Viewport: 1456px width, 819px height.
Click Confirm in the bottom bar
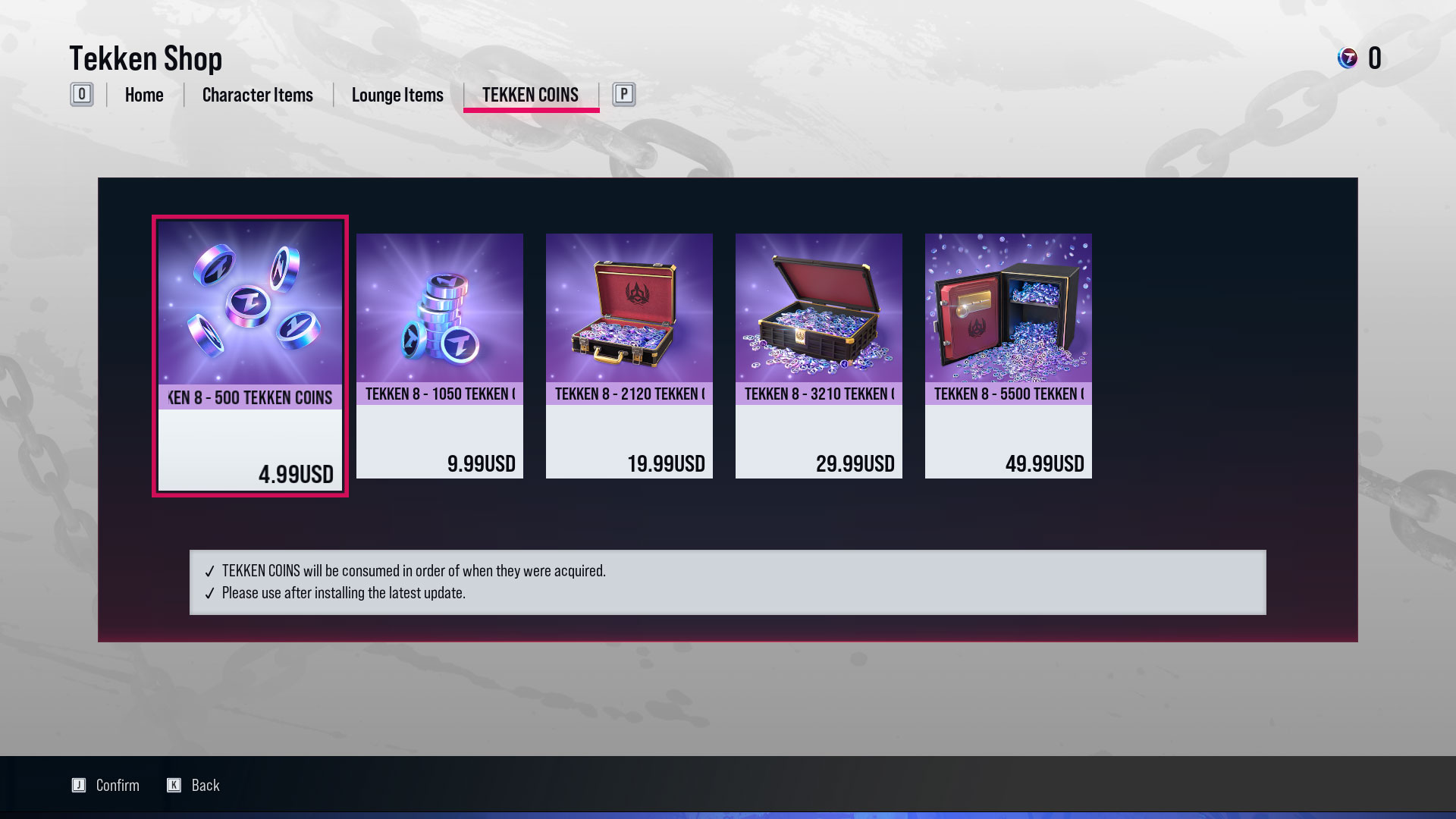coord(118,785)
